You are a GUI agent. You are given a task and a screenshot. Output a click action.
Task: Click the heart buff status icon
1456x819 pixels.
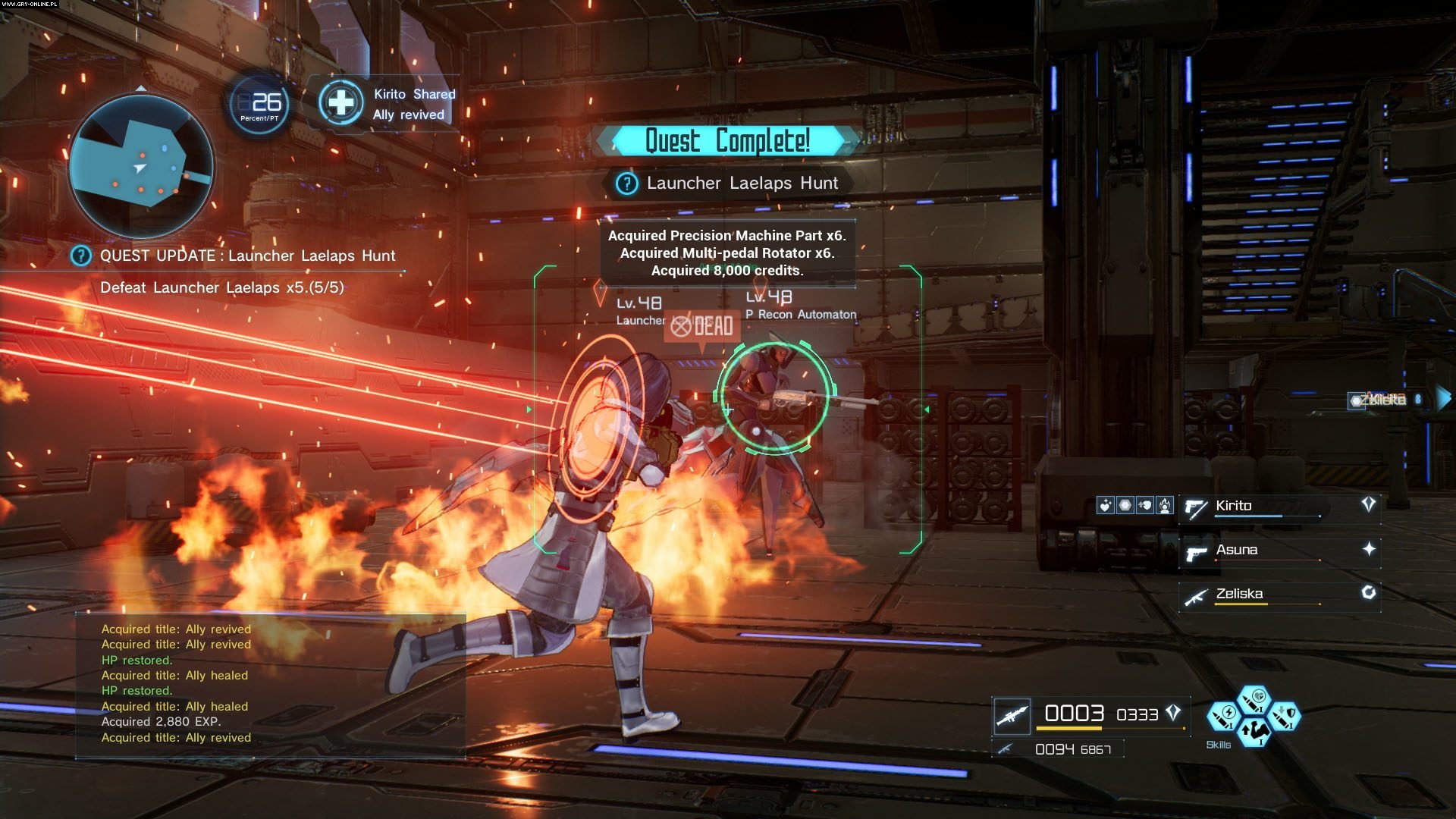point(1106,505)
